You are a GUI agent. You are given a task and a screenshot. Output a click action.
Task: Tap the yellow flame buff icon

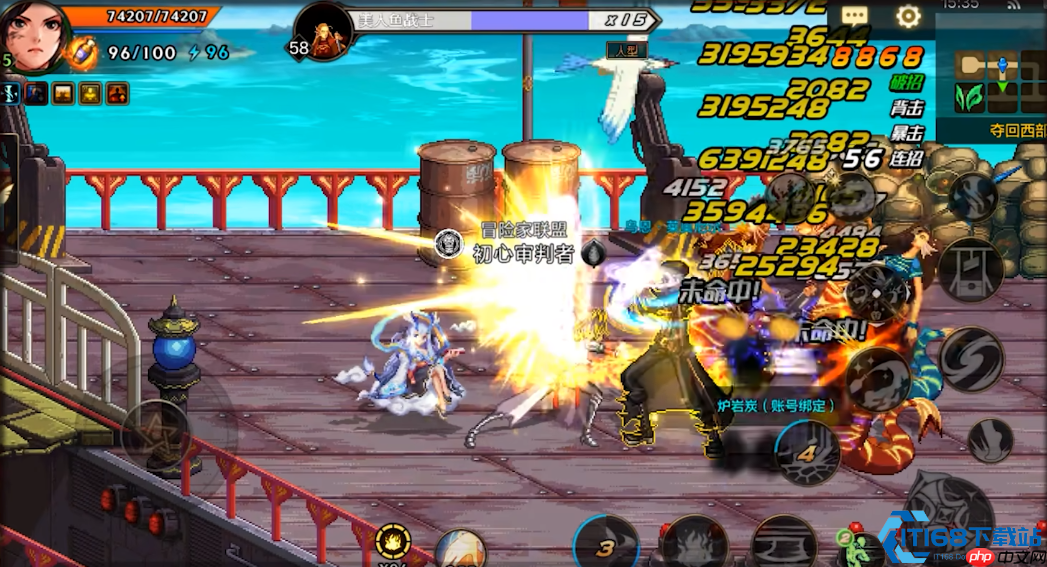point(393,541)
